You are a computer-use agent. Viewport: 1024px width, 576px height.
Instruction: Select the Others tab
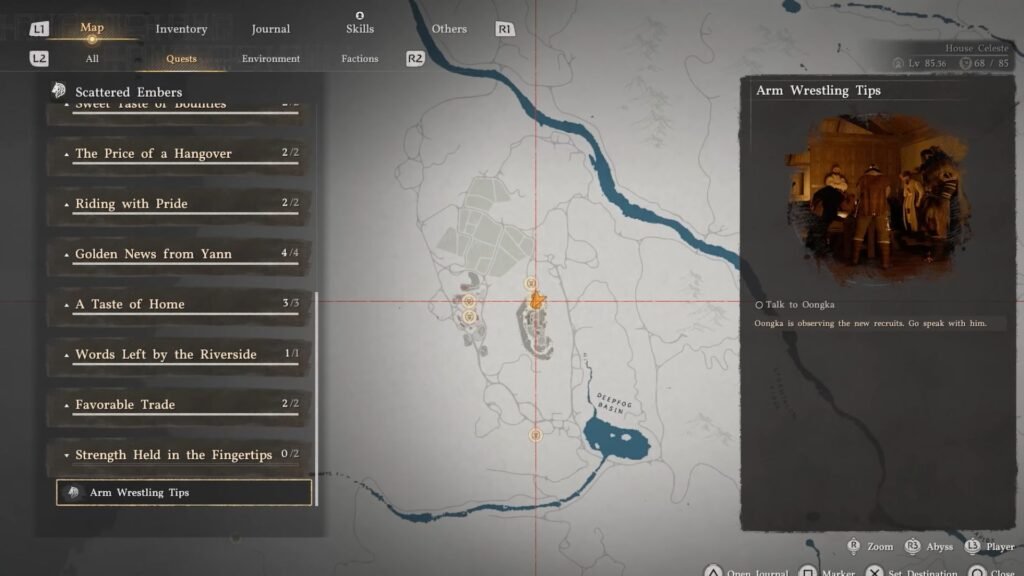click(449, 29)
